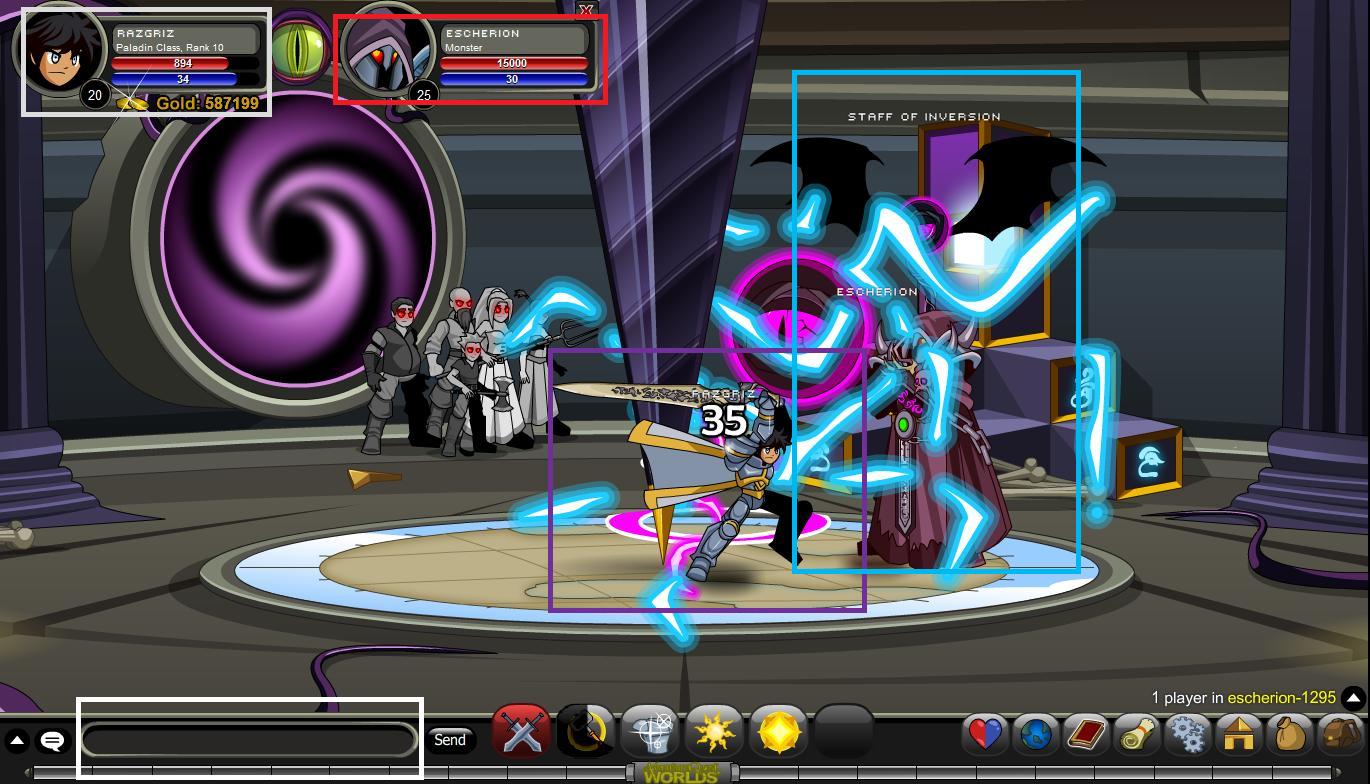Open the quest scroll icon

click(1136, 734)
